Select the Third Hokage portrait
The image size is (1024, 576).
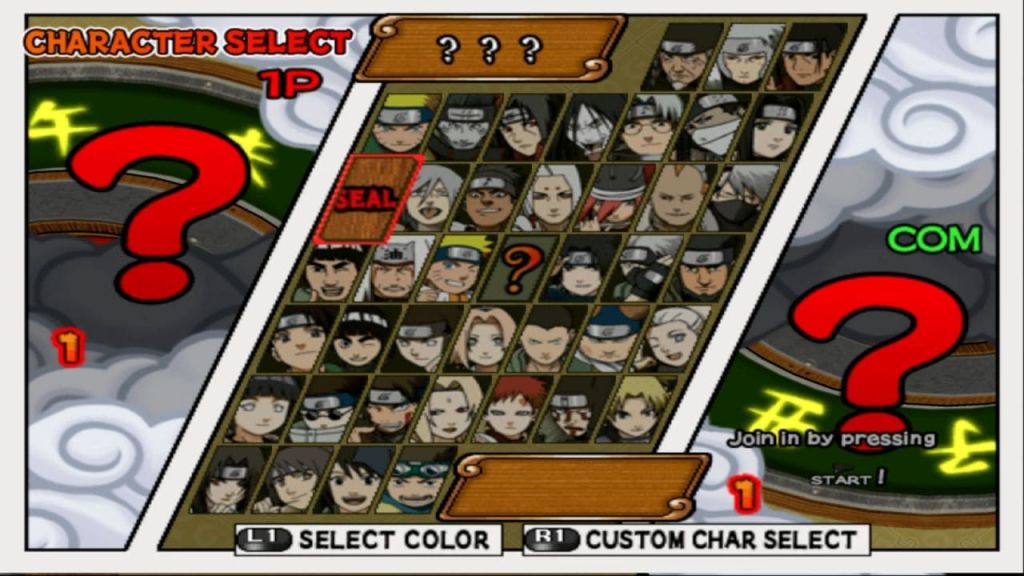coord(682,57)
